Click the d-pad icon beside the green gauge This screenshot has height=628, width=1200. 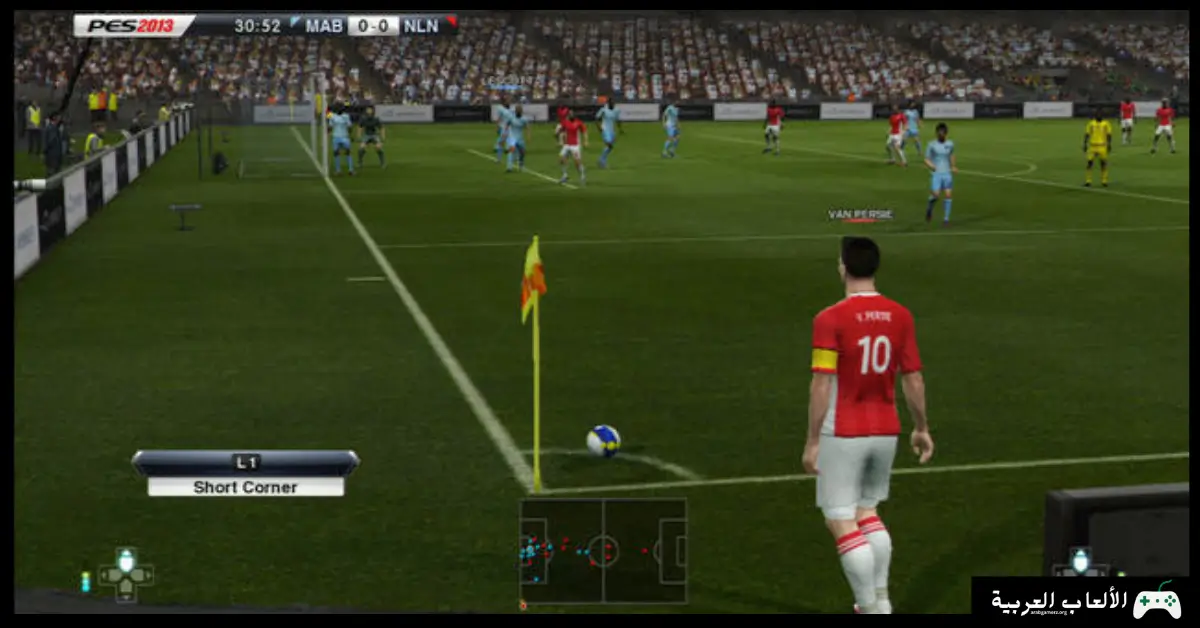(x=126, y=574)
